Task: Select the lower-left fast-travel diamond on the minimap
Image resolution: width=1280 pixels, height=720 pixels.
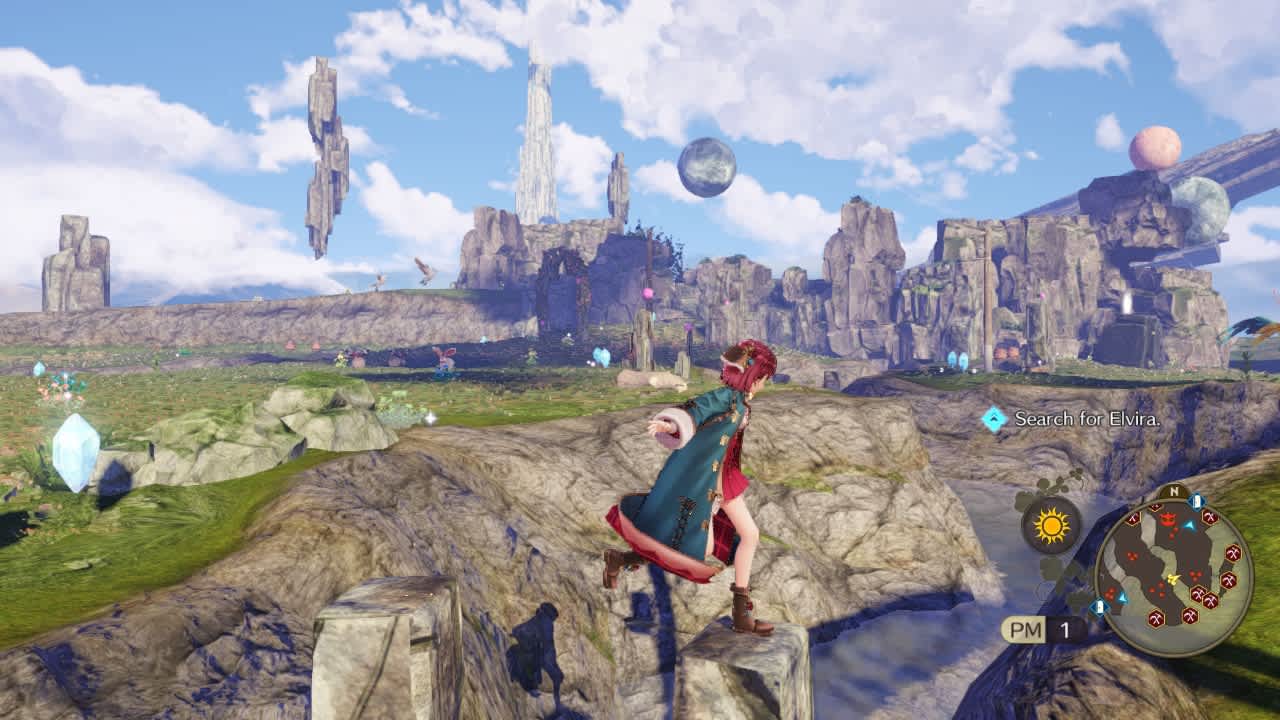Action: 1099,605
